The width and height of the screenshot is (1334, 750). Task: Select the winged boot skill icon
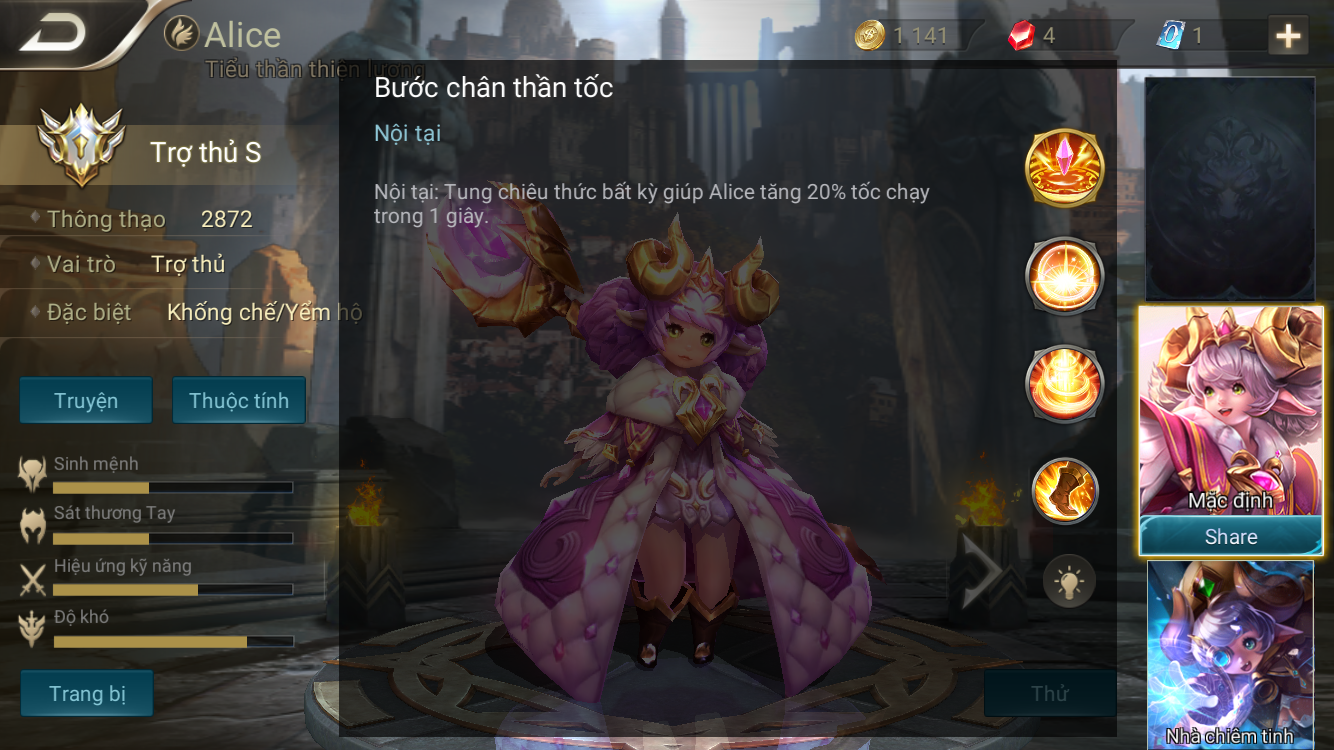1065,490
